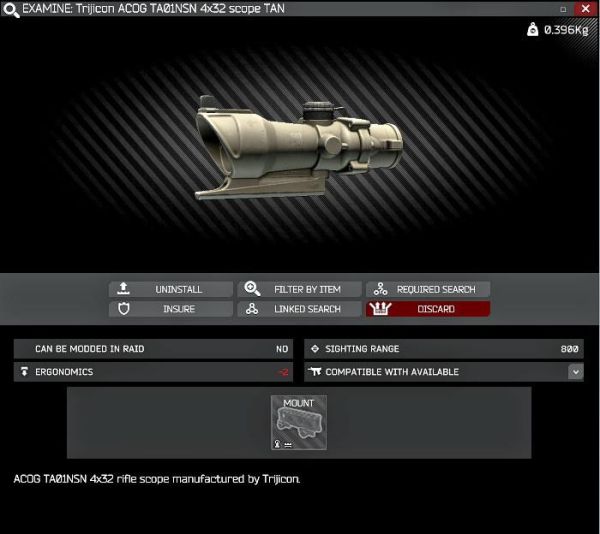
Task: Insure the scope
Action: click(x=170, y=309)
